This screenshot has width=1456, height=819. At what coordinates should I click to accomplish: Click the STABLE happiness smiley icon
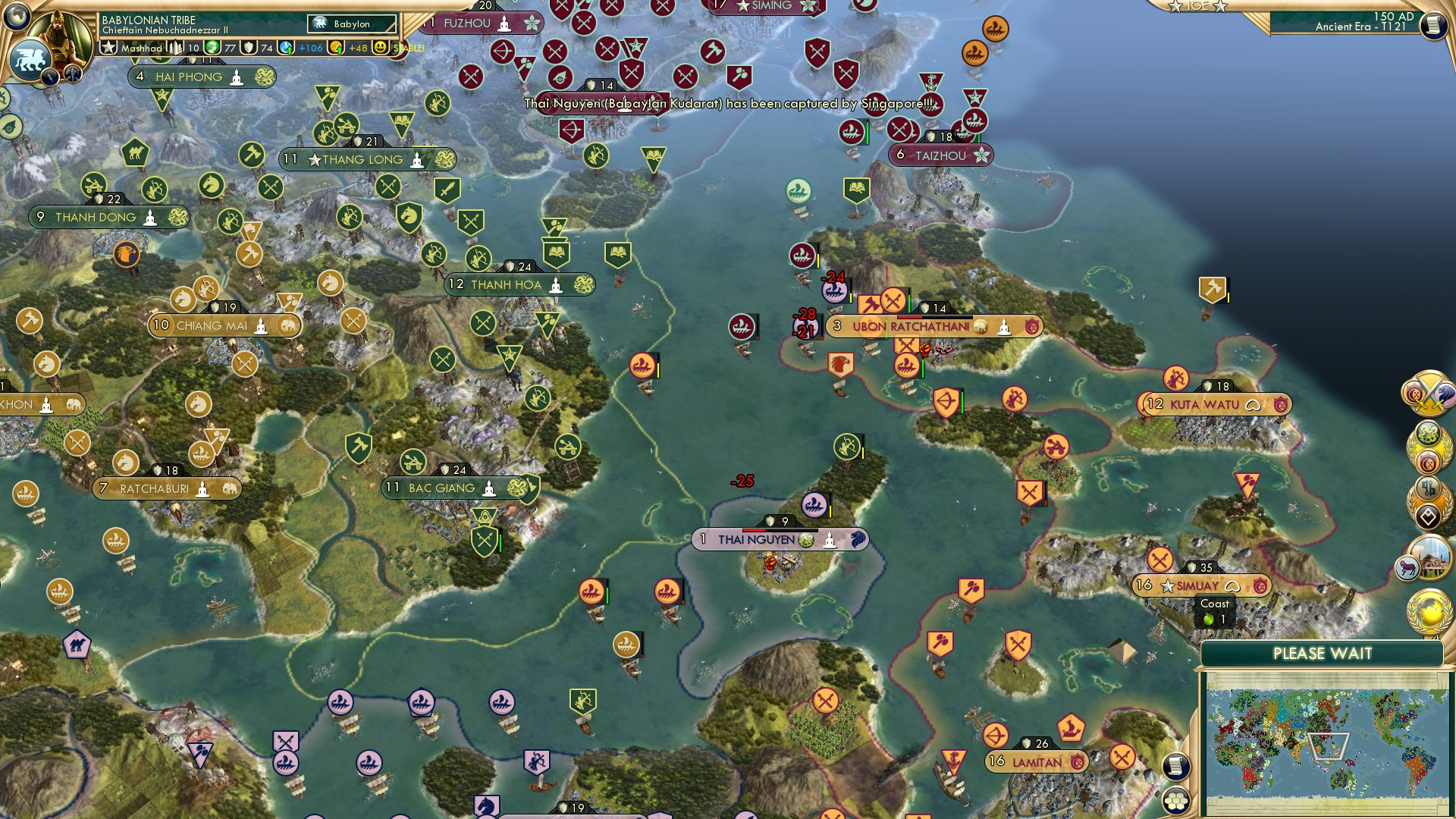click(378, 49)
